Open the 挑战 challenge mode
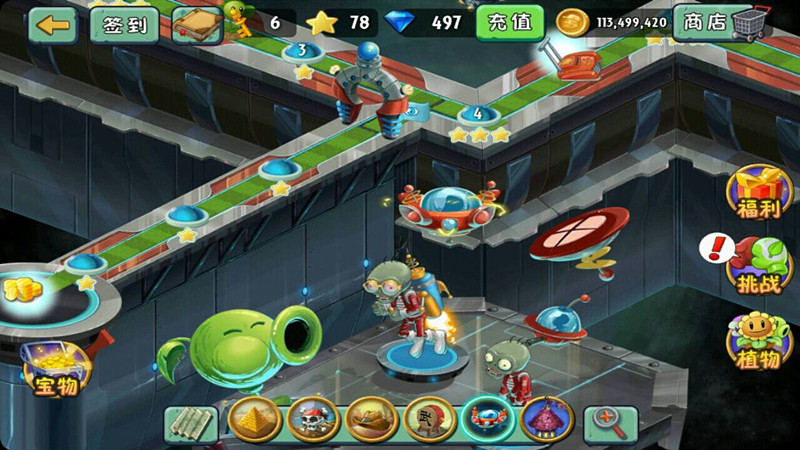Viewport: 800px width, 450px height. 758,264
